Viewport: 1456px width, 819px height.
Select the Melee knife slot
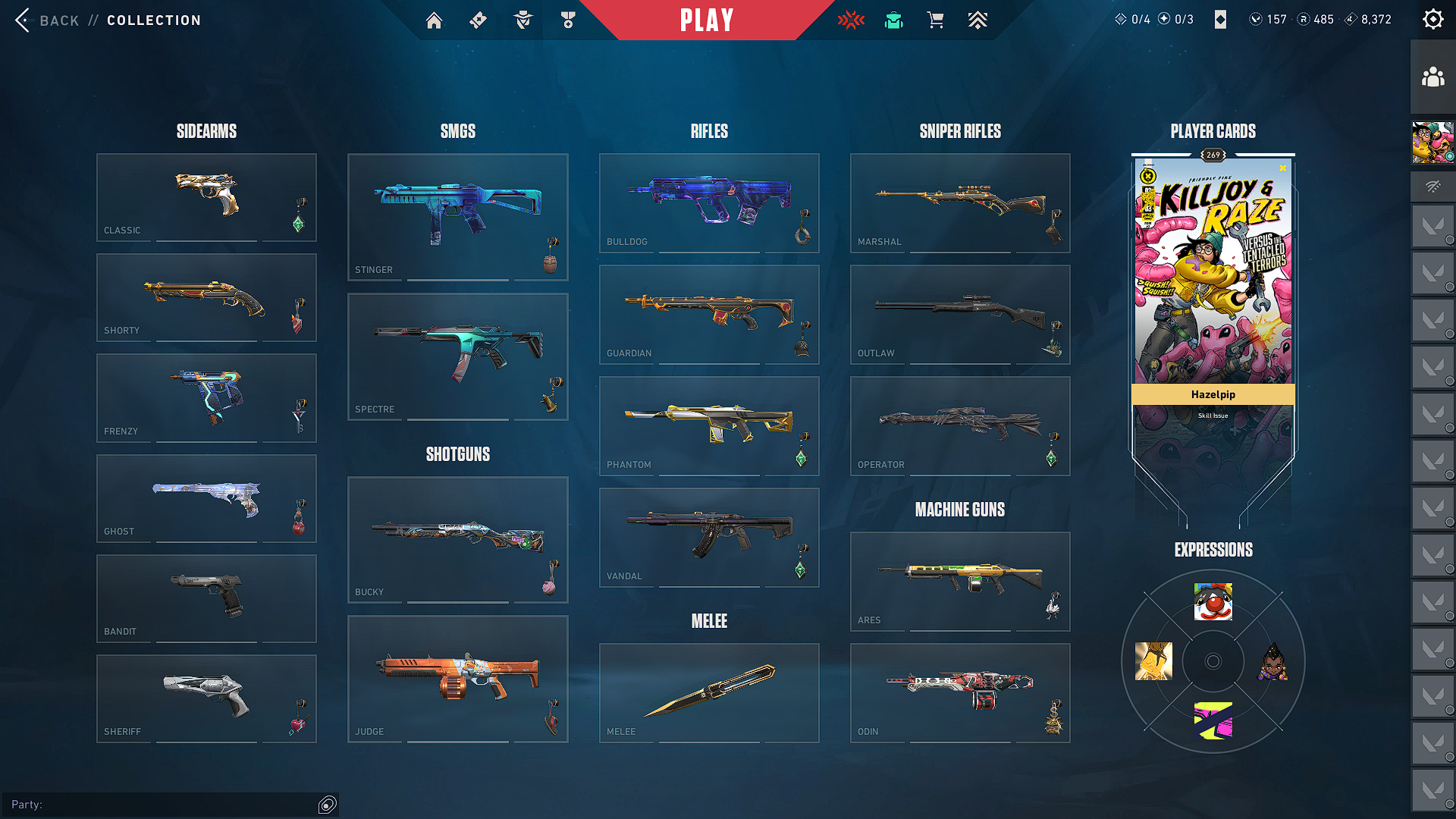click(x=709, y=692)
